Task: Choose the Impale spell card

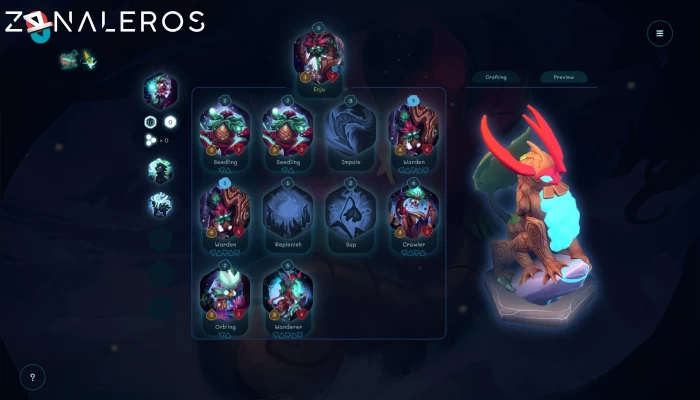Action: coord(350,131)
